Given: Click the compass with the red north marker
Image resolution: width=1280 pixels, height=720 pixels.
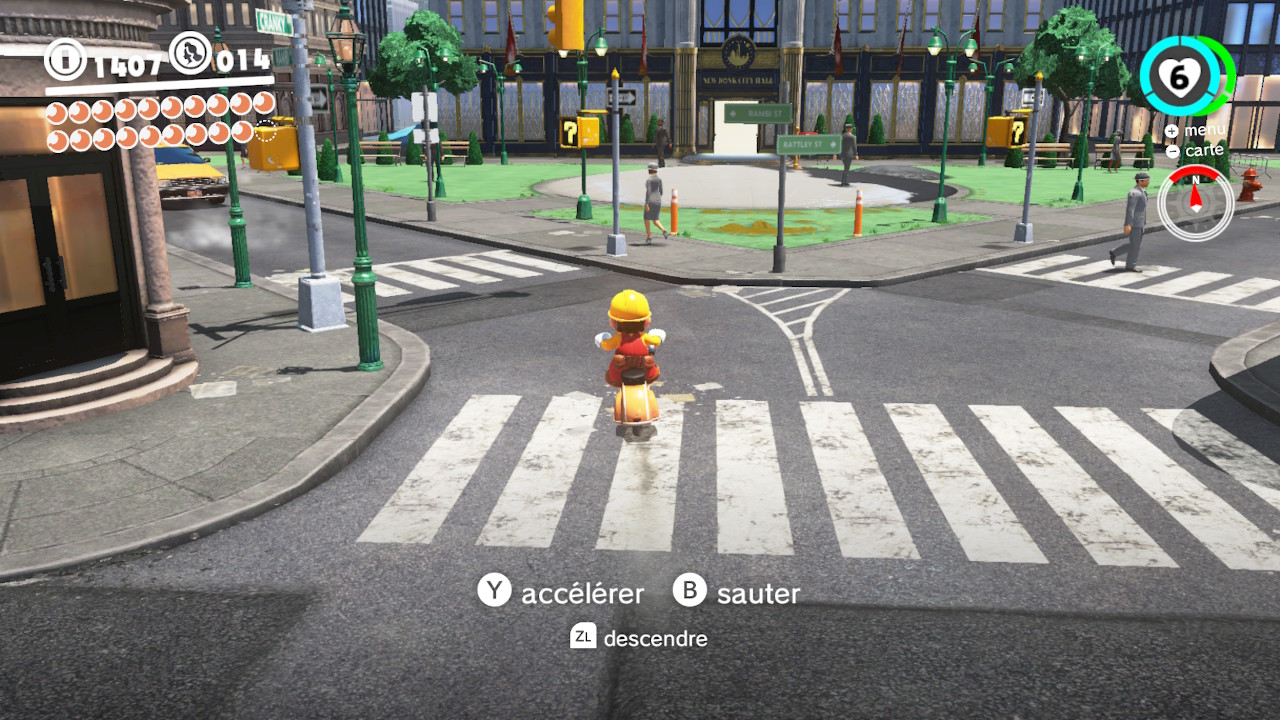Looking at the screenshot, I should click(x=1194, y=201).
